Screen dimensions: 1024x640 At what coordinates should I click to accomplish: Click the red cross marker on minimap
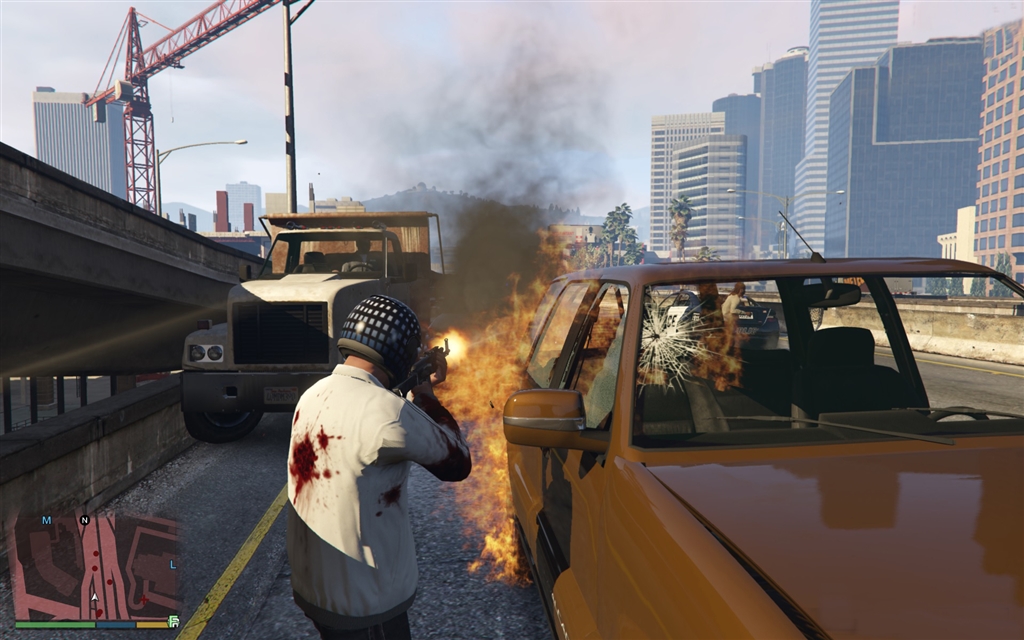[x=143, y=600]
